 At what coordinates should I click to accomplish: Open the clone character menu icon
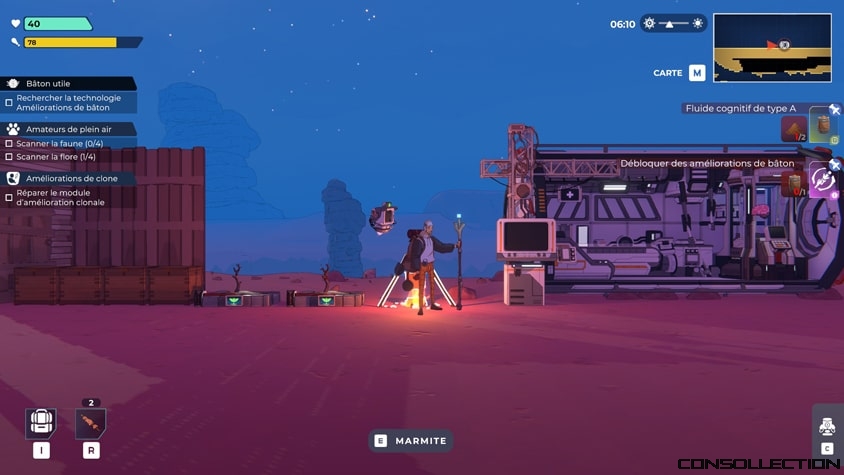tap(827, 426)
